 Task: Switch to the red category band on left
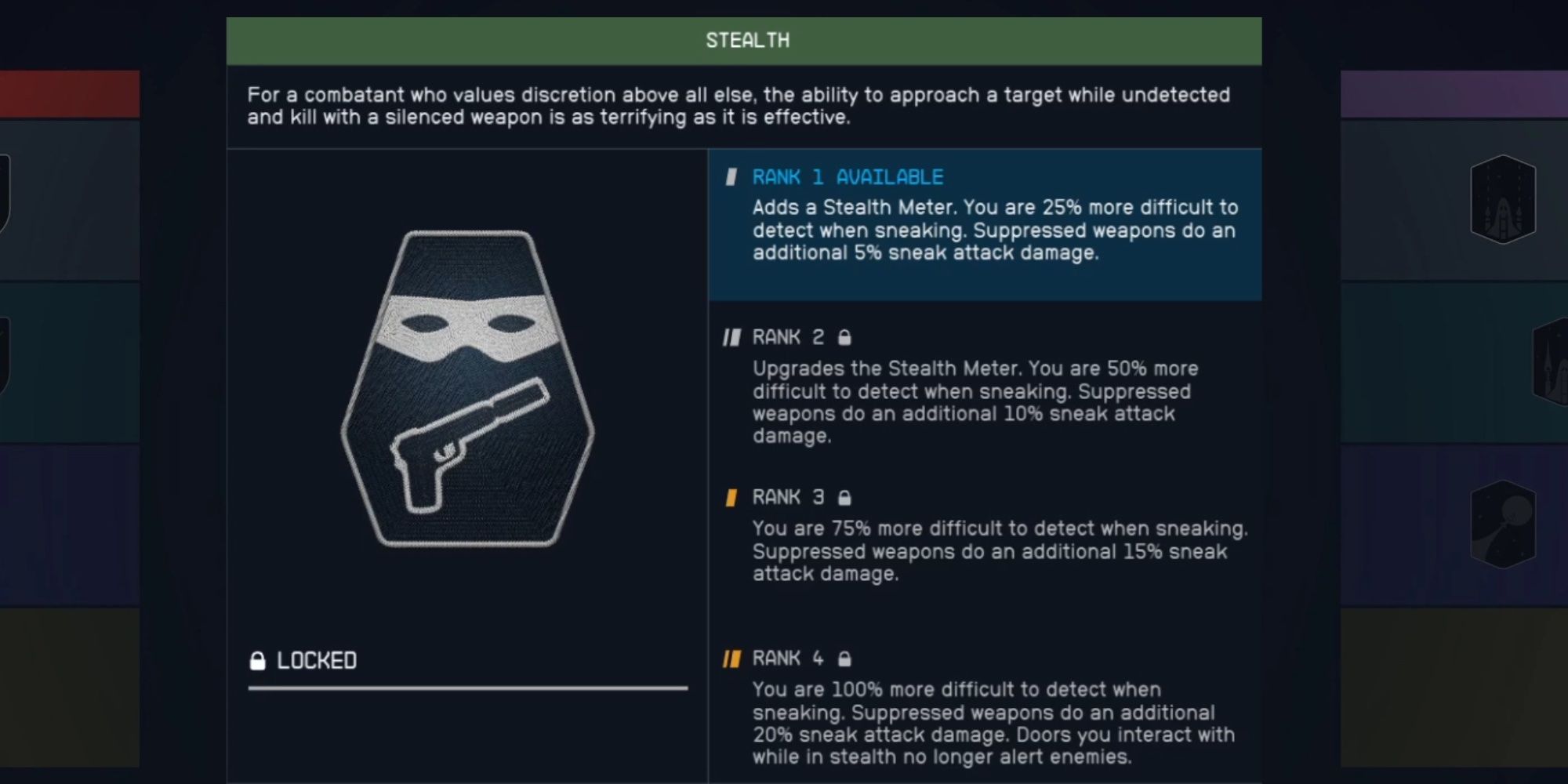71,94
